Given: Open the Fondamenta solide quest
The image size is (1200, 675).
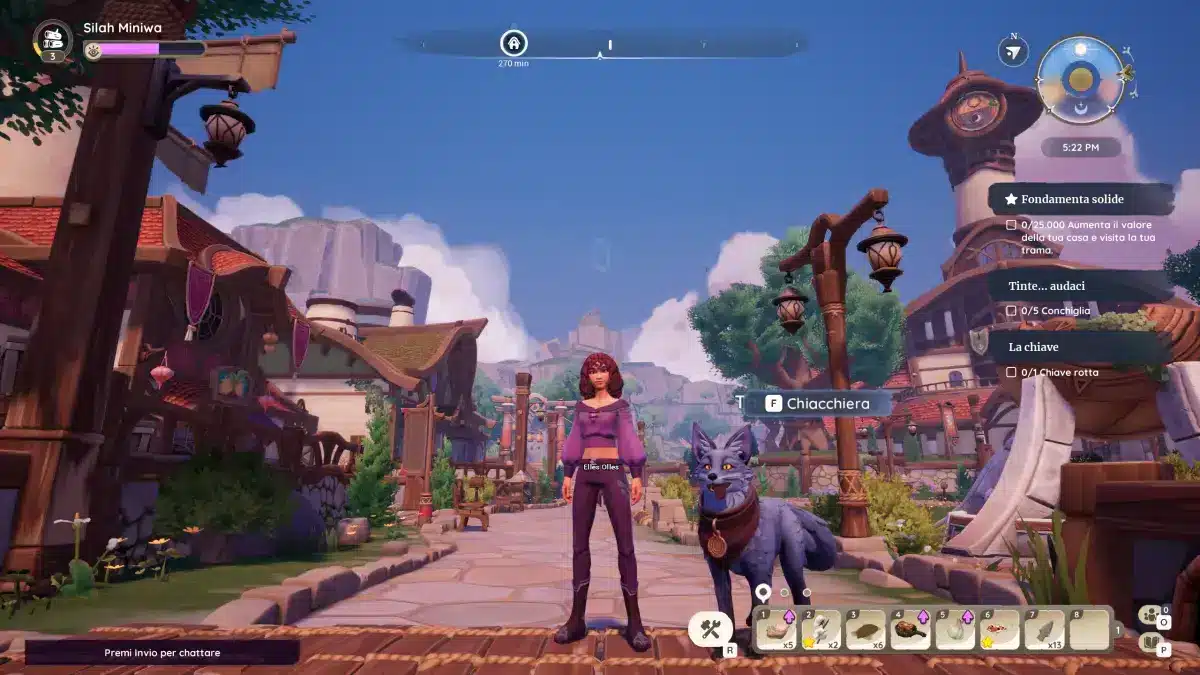Looking at the screenshot, I should tap(1080, 199).
